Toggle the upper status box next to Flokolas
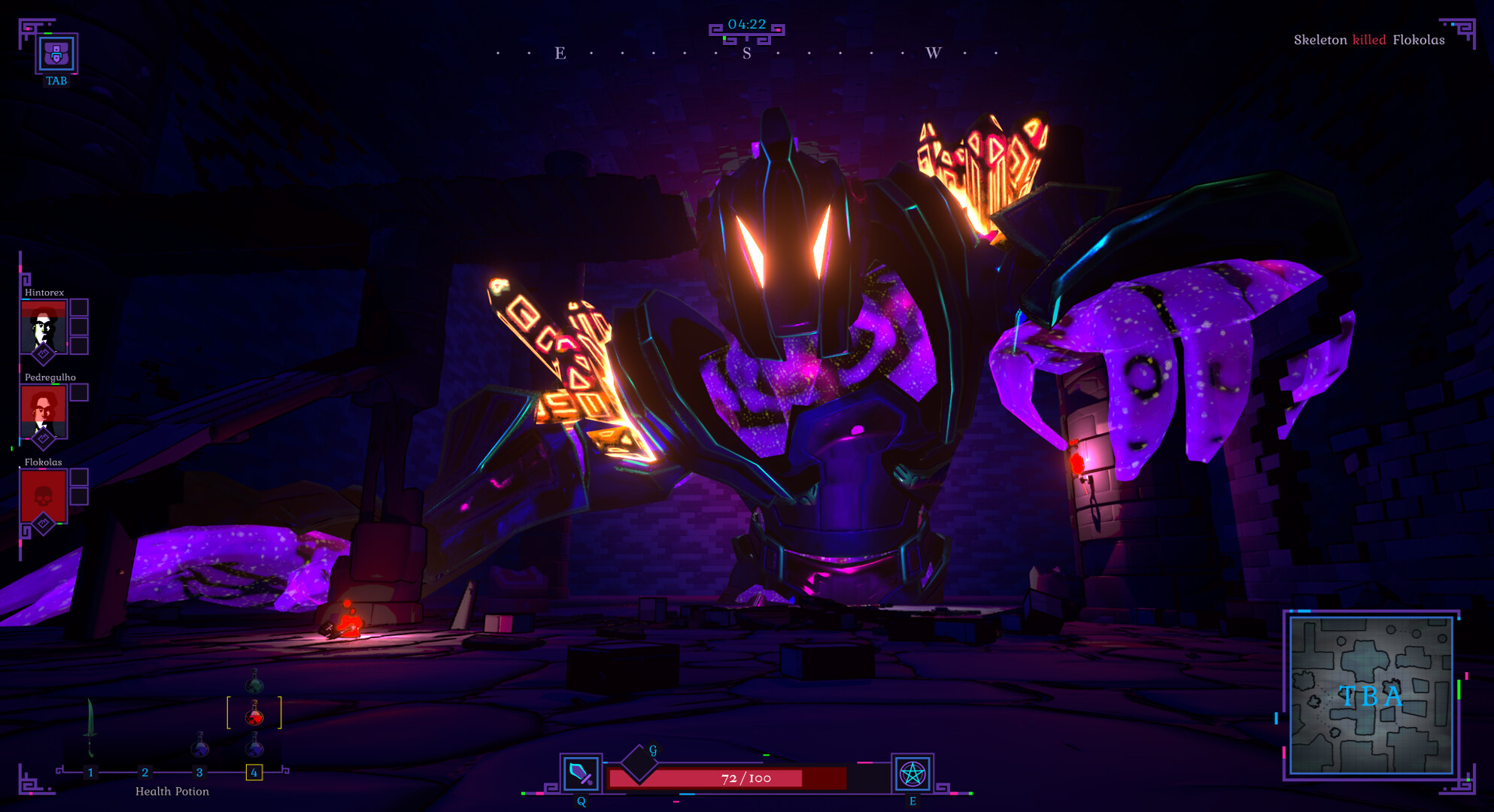Screen dimensions: 1494x812 coord(80,476)
